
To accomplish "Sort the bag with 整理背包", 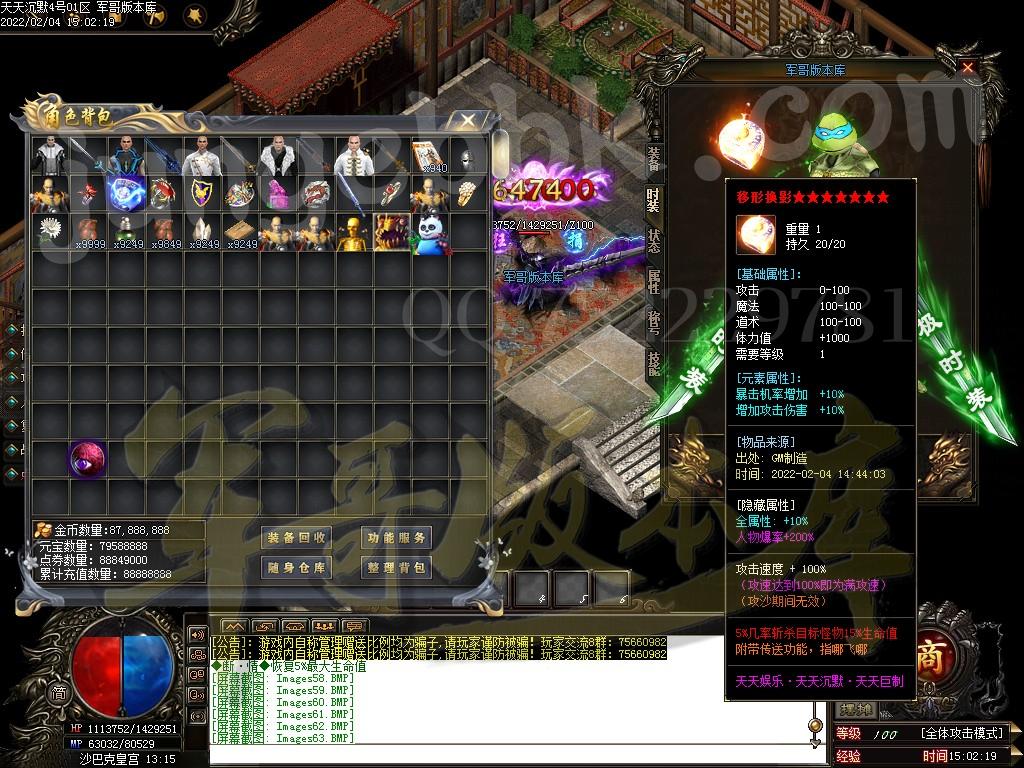I will click(395, 568).
